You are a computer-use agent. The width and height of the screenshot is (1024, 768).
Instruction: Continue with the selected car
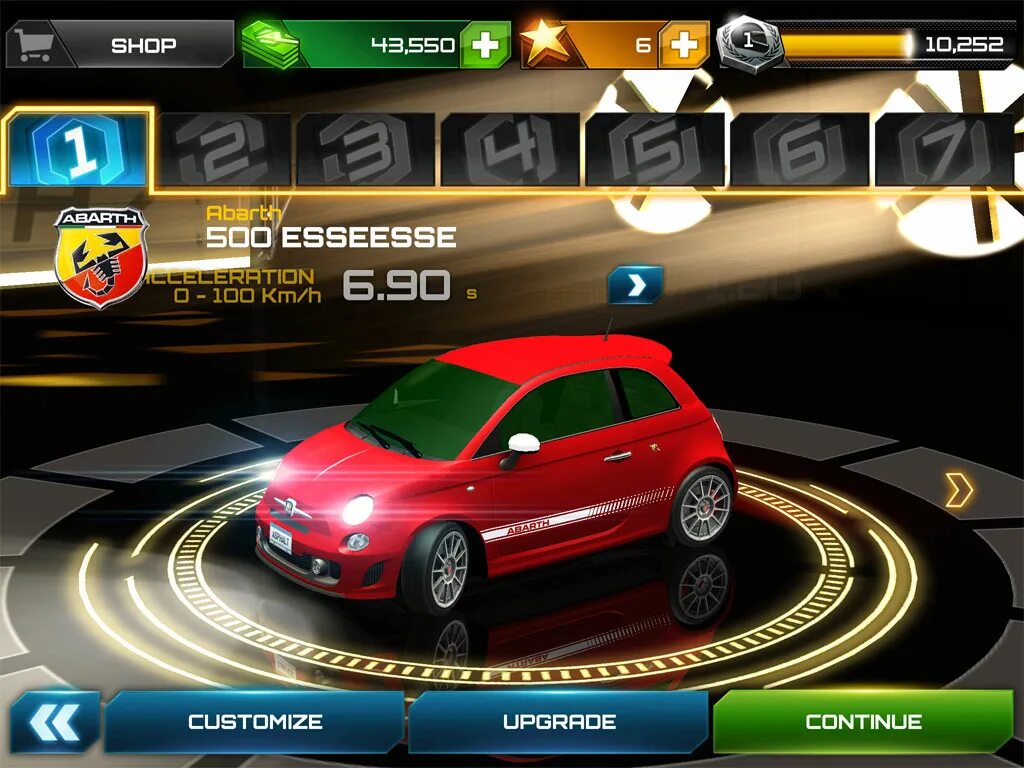(864, 721)
